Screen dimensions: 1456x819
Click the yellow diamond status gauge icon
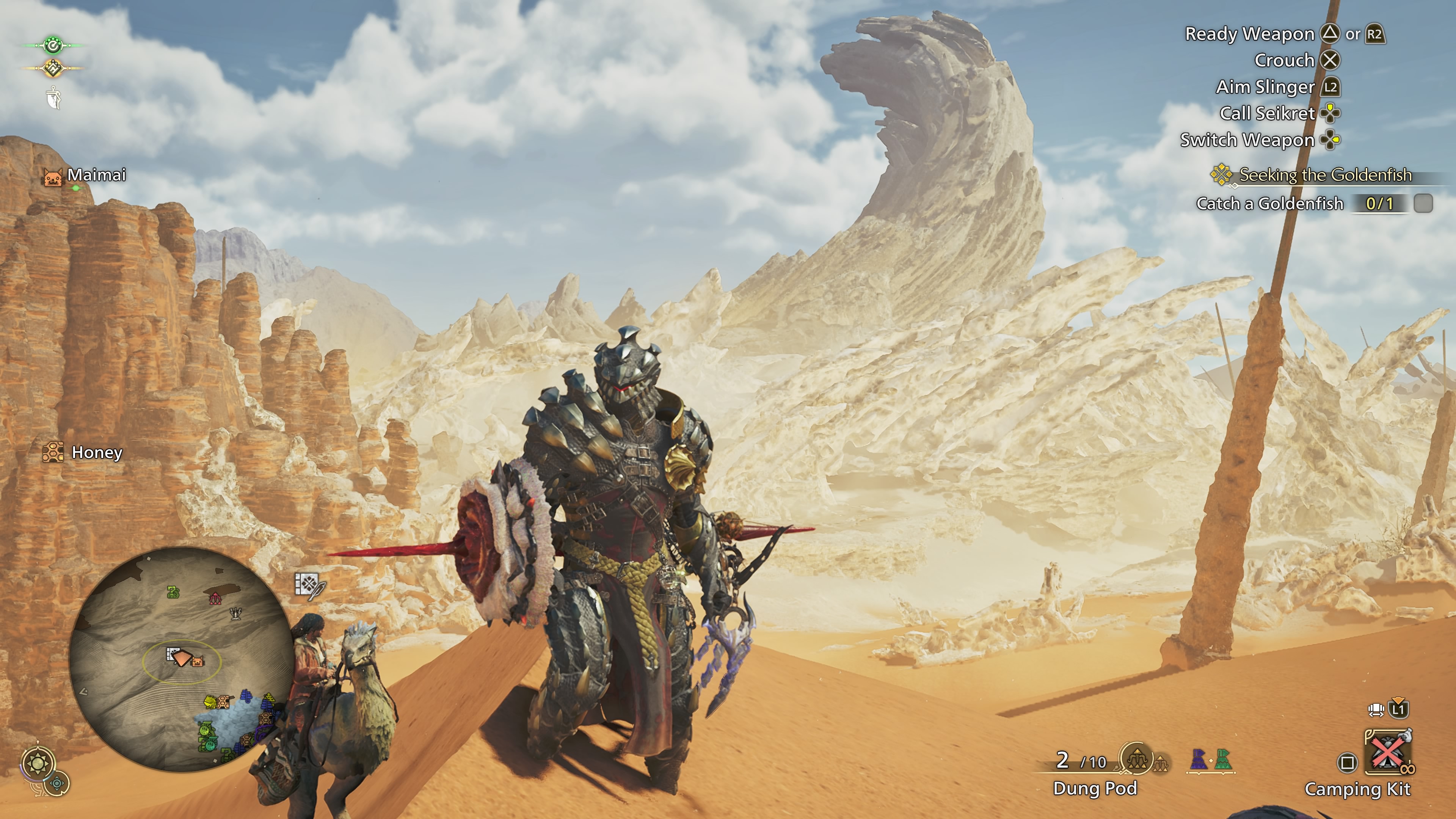pyautogui.click(x=53, y=68)
